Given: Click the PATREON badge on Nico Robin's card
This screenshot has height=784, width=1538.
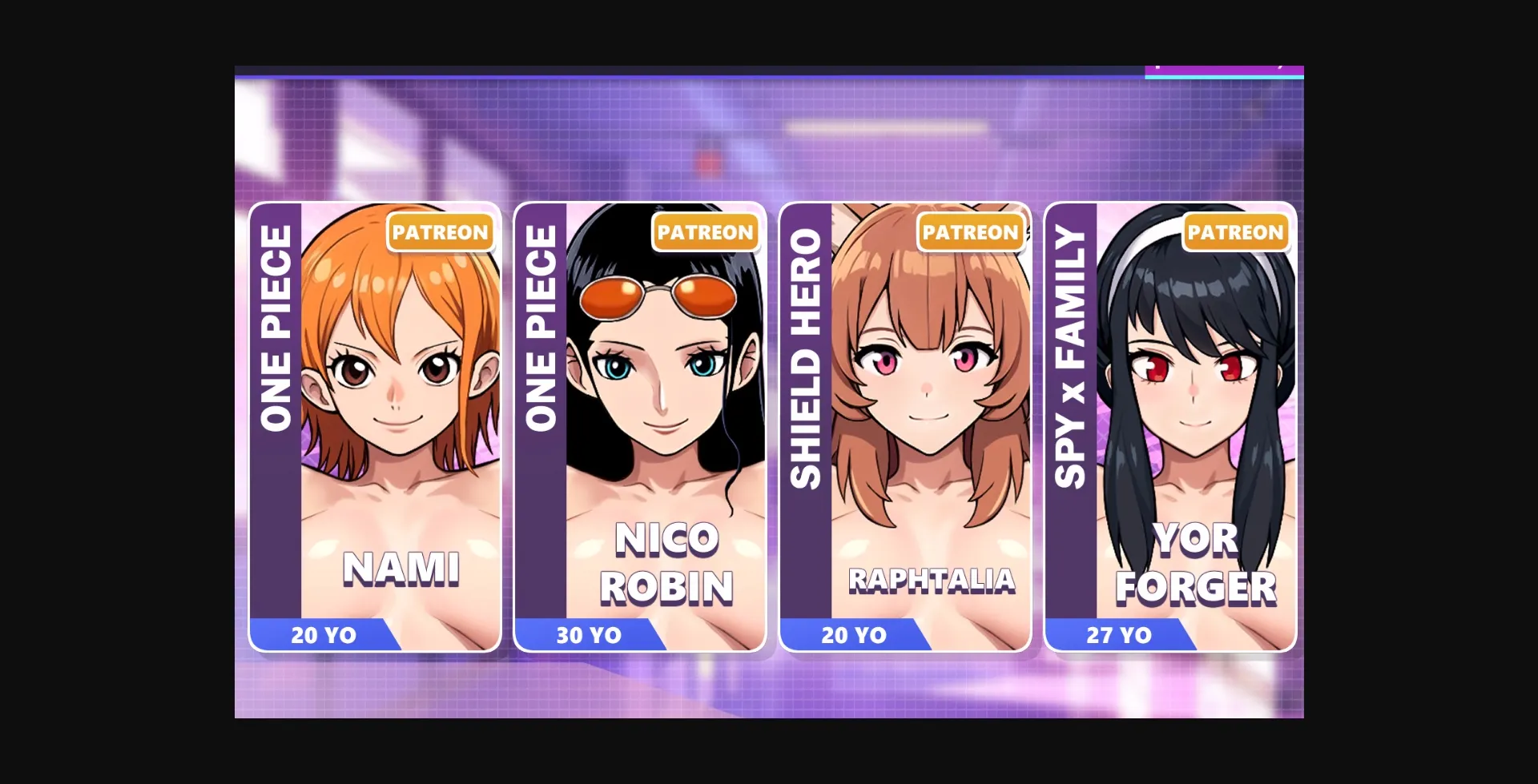Looking at the screenshot, I should (705, 232).
